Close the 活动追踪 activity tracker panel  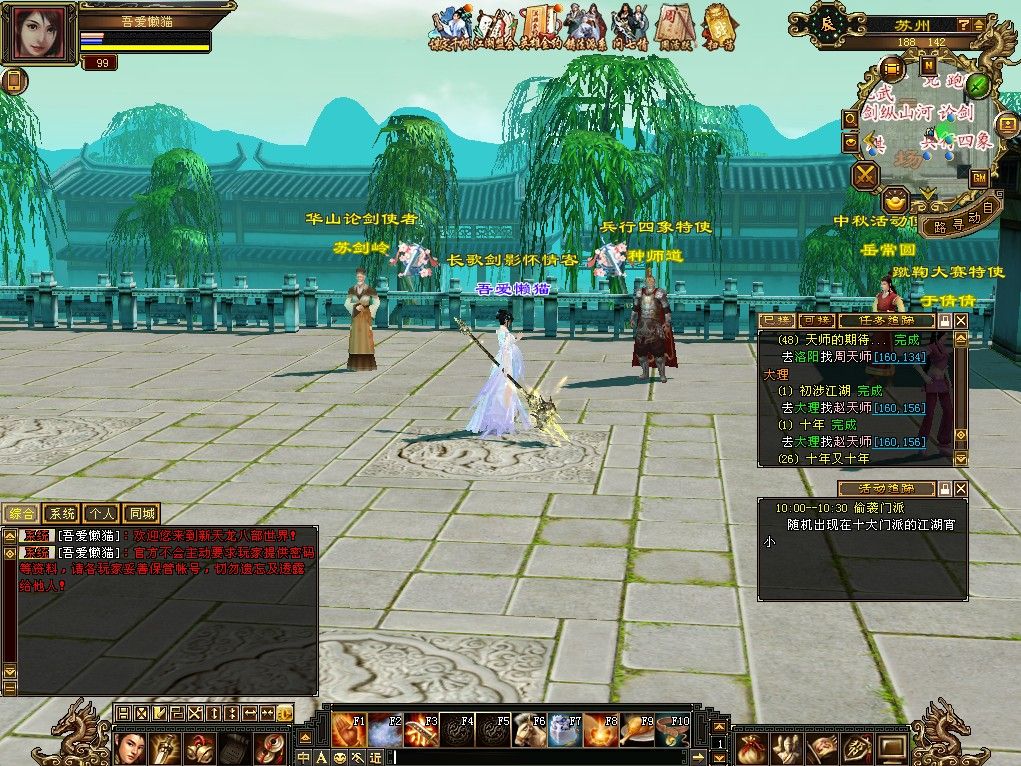point(961,489)
